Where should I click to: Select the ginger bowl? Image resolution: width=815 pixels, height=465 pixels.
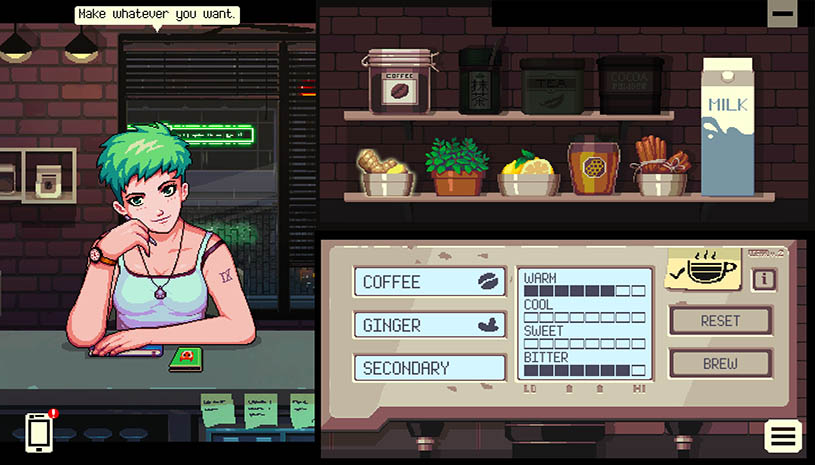tap(386, 172)
